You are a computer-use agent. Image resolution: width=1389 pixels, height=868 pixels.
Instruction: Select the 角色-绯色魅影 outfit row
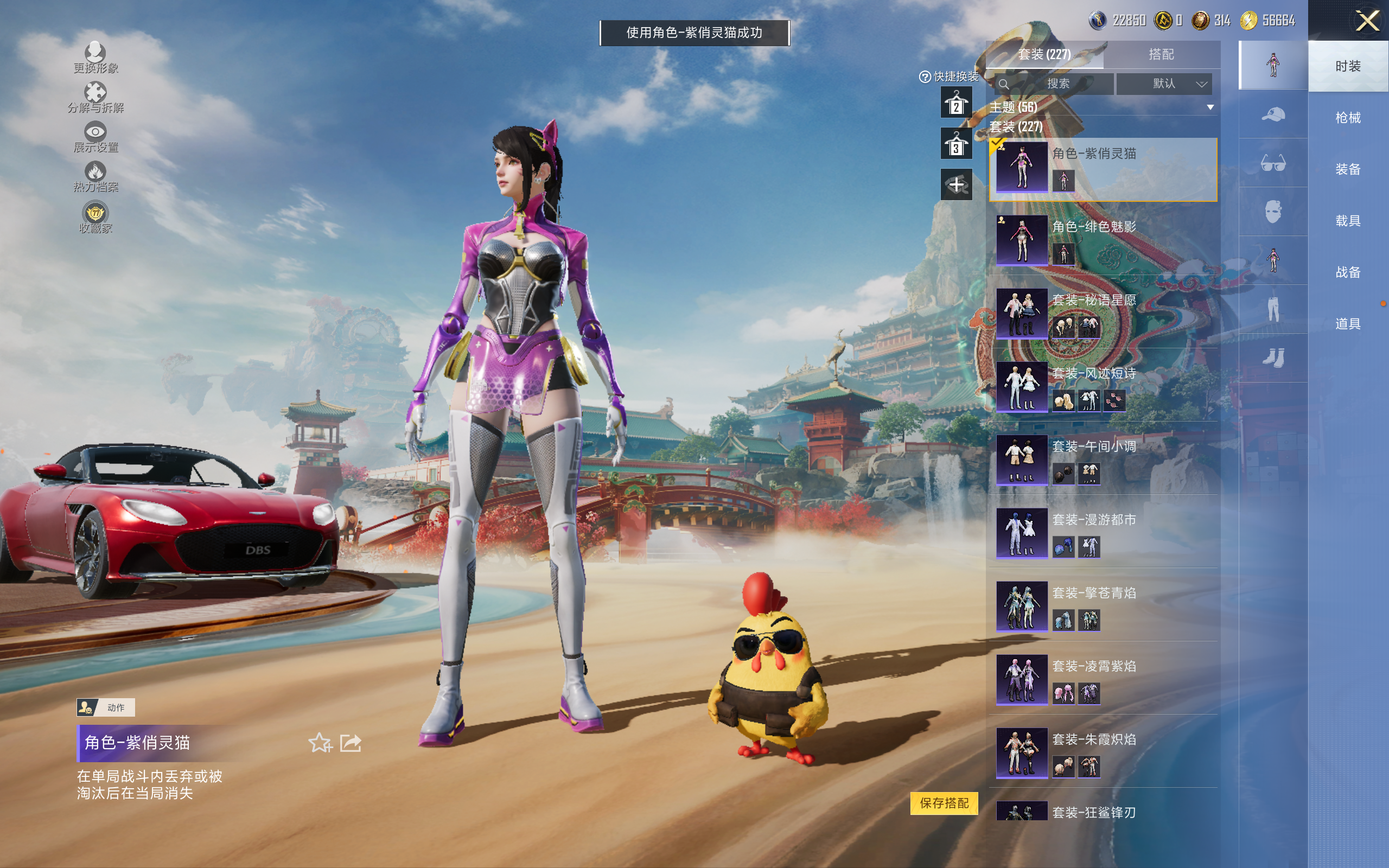click(x=1102, y=239)
